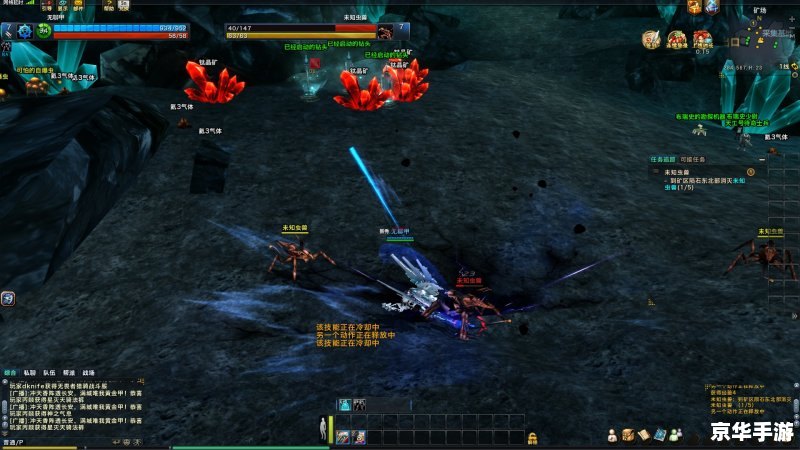Select the player portrait icon

point(23,31)
